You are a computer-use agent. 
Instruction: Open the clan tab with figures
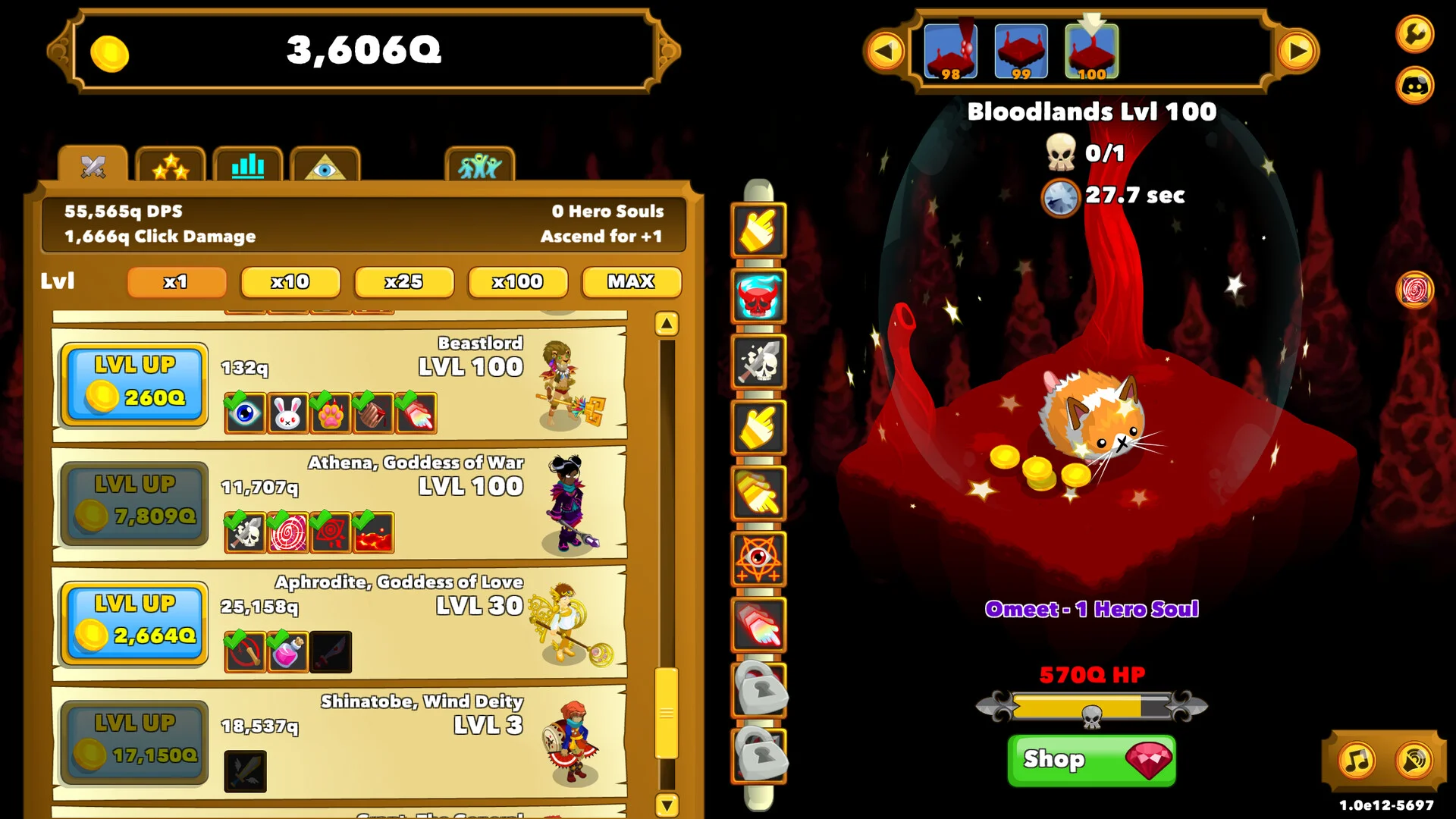[479, 165]
